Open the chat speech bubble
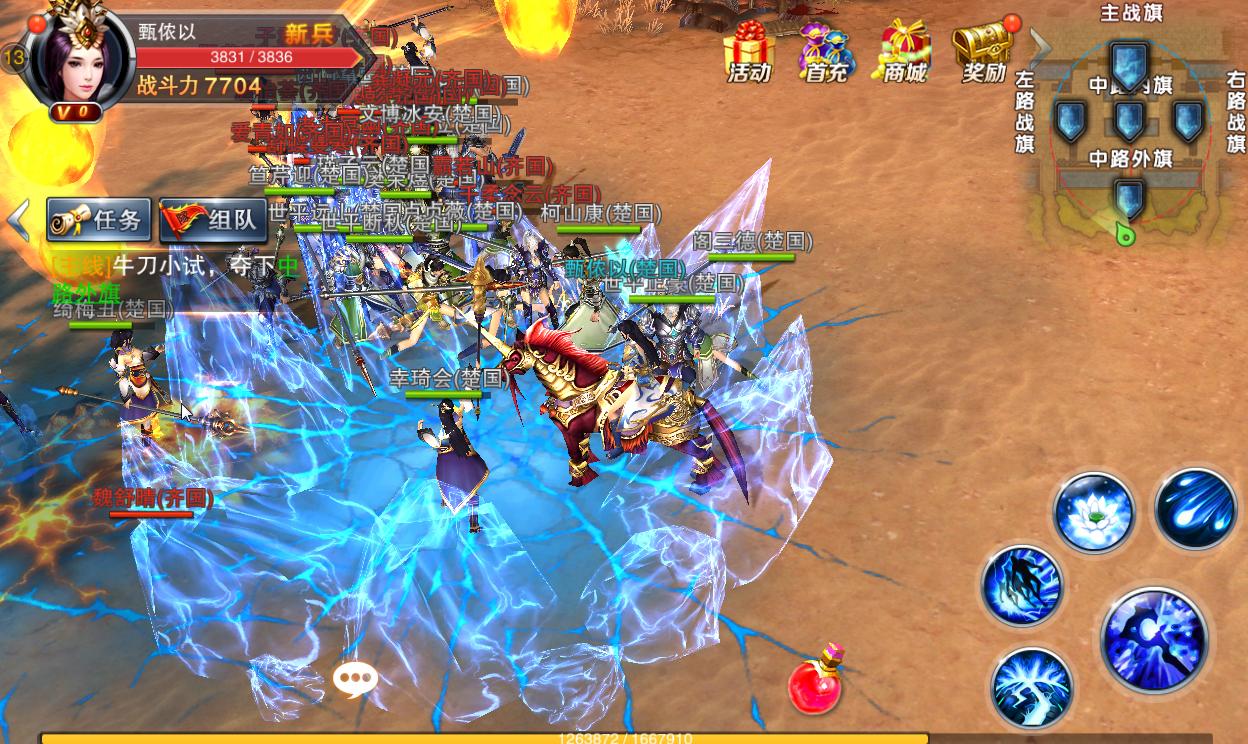 tap(355, 680)
